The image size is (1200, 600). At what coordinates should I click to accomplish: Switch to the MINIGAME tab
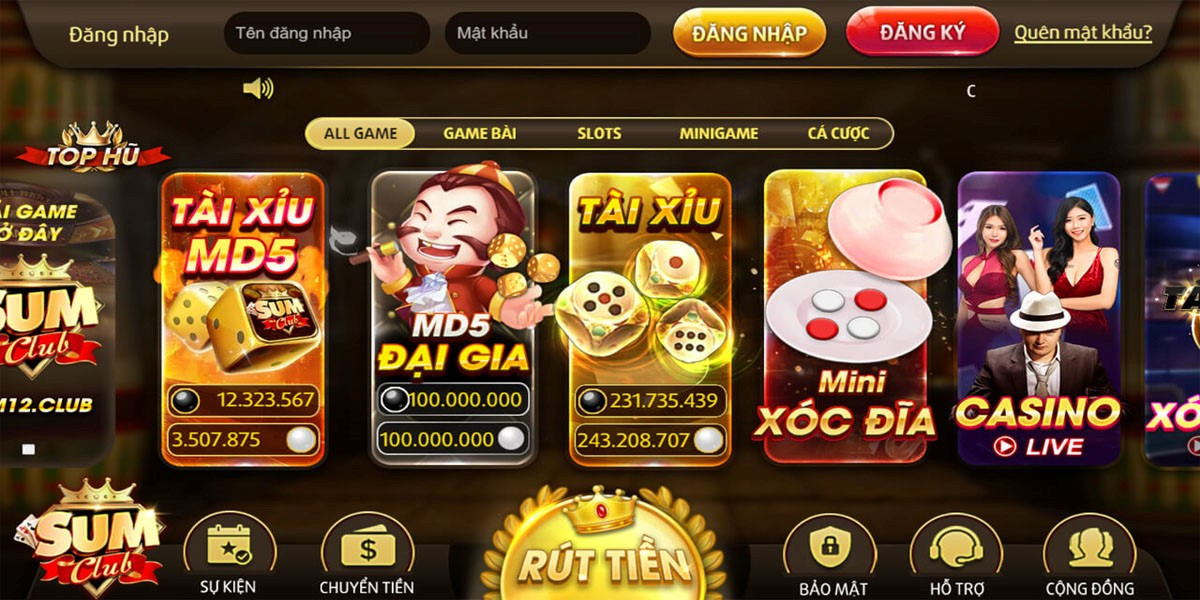tap(719, 133)
